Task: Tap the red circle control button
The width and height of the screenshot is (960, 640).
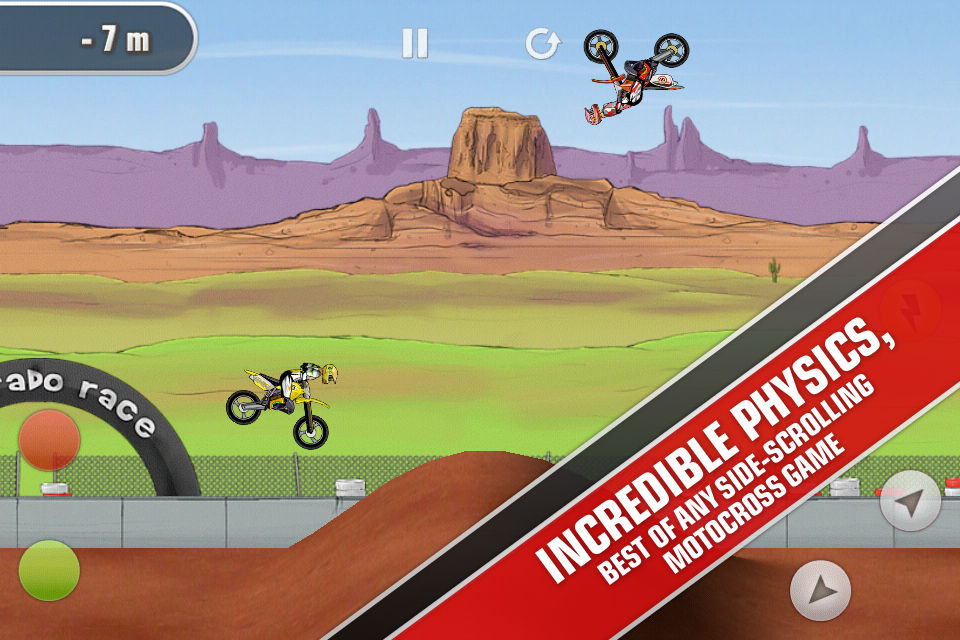Action: click(x=49, y=439)
